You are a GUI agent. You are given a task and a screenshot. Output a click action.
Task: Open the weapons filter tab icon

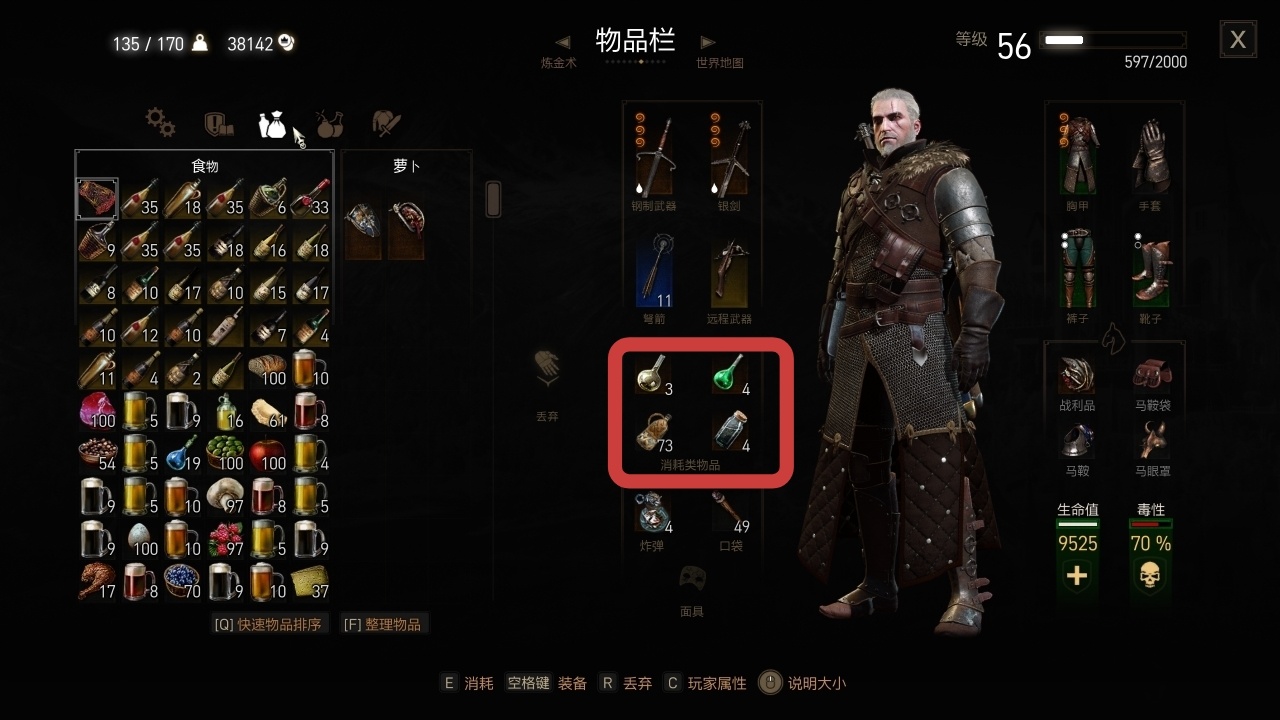point(386,122)
